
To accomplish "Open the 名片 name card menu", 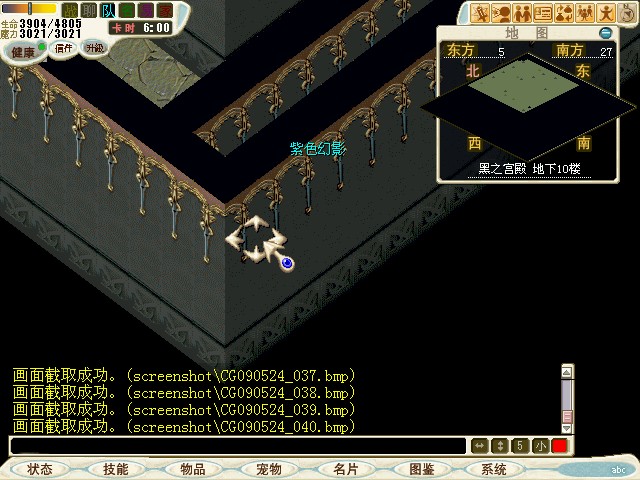I will tap(345, 469).
